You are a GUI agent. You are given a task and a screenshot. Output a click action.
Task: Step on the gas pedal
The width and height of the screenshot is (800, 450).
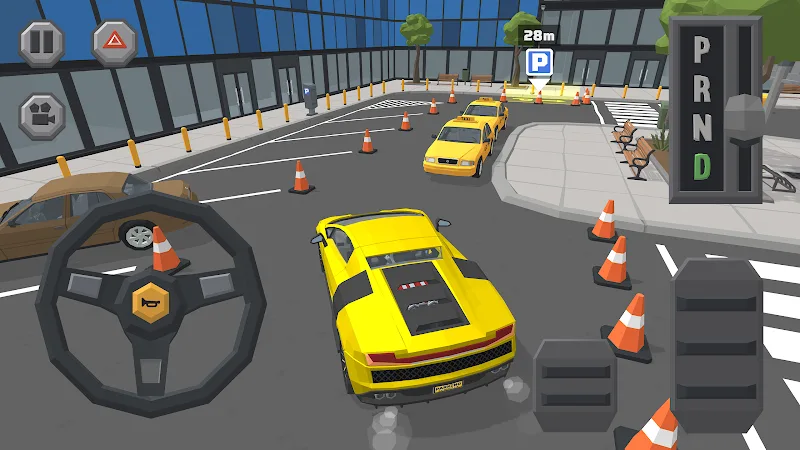tap(716, 343)
